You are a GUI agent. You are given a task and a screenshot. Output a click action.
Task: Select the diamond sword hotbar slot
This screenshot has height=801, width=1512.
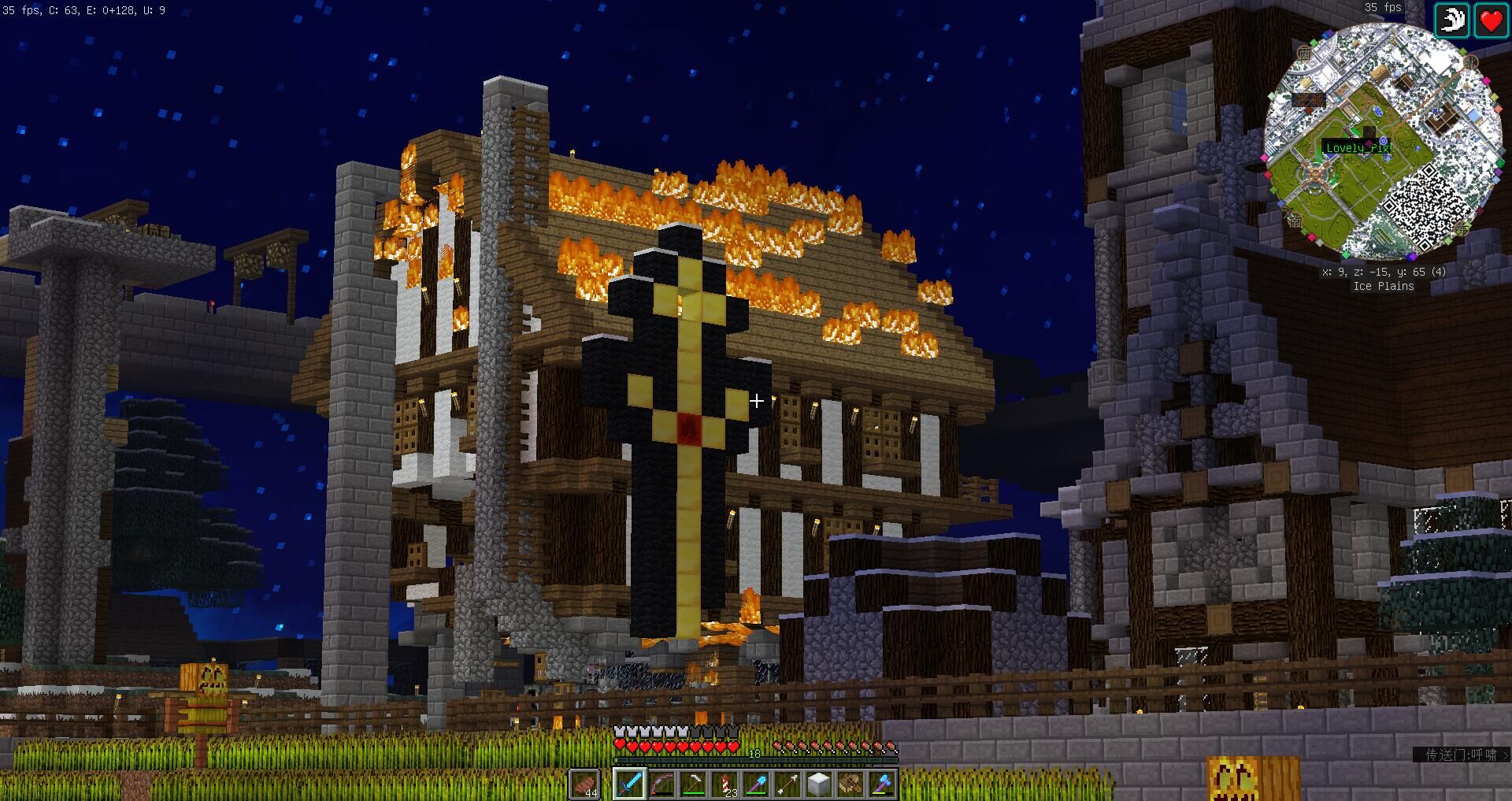click(x=630, y=784)
